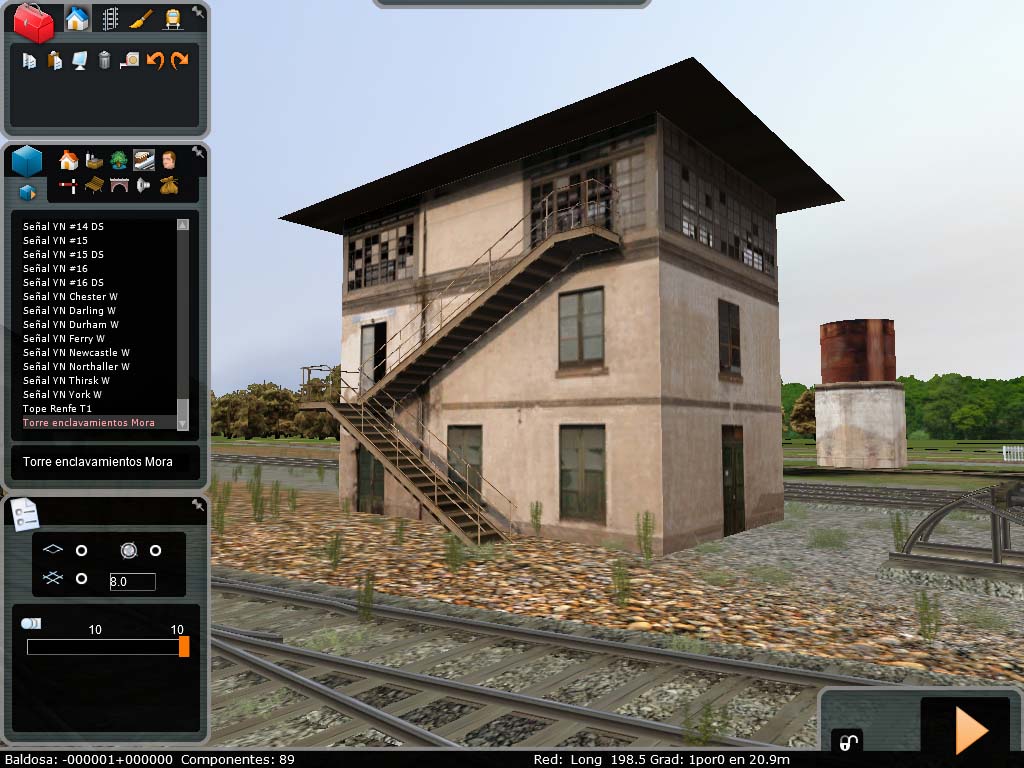Activate the tape measure ruler tool

129,61
